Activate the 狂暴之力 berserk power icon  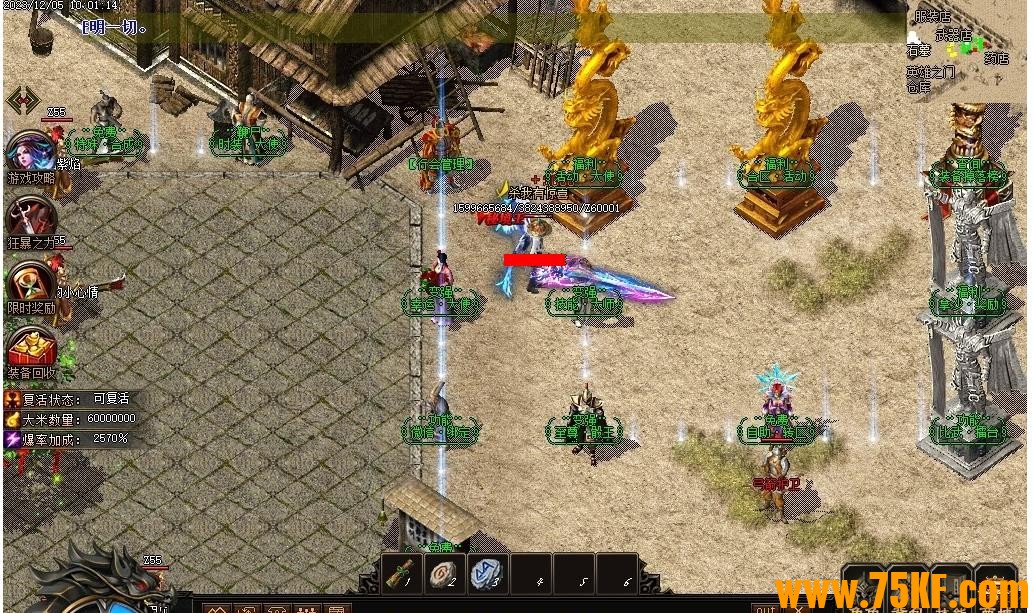[30, 217]
